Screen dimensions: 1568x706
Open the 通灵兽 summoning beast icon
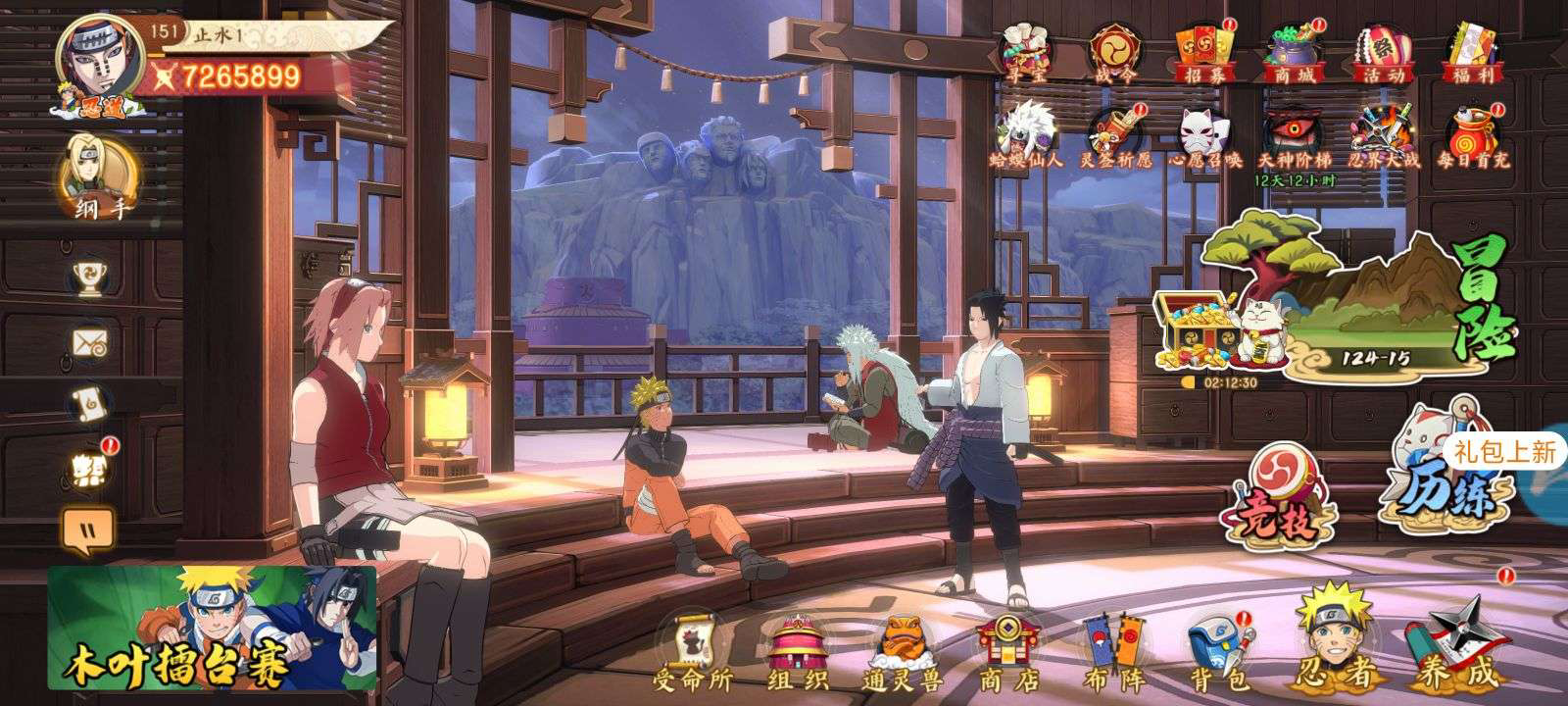tap(903, 647)
